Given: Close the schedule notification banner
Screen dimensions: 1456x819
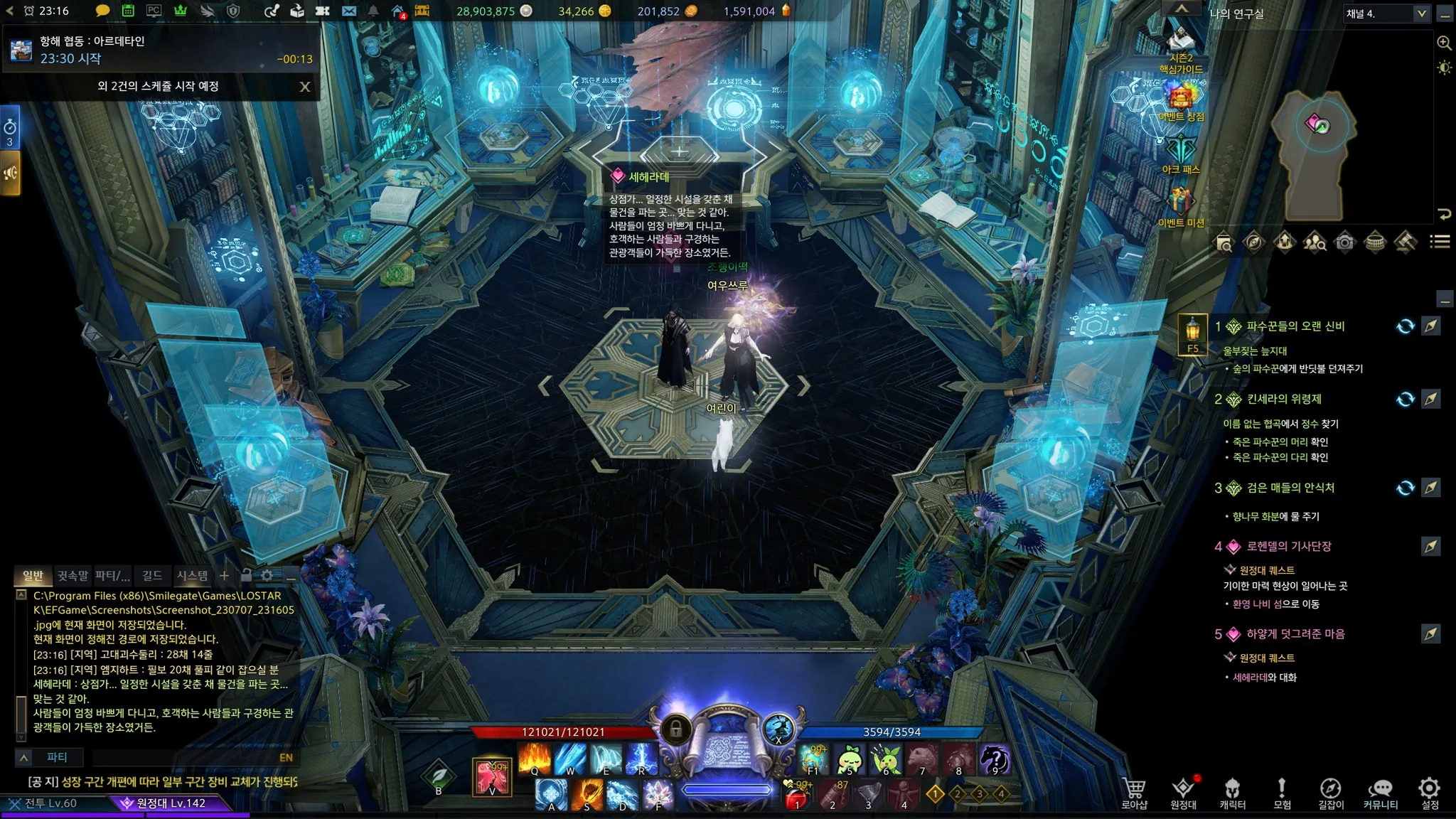Looking at the screenshot, I should (x=305, y=87).
